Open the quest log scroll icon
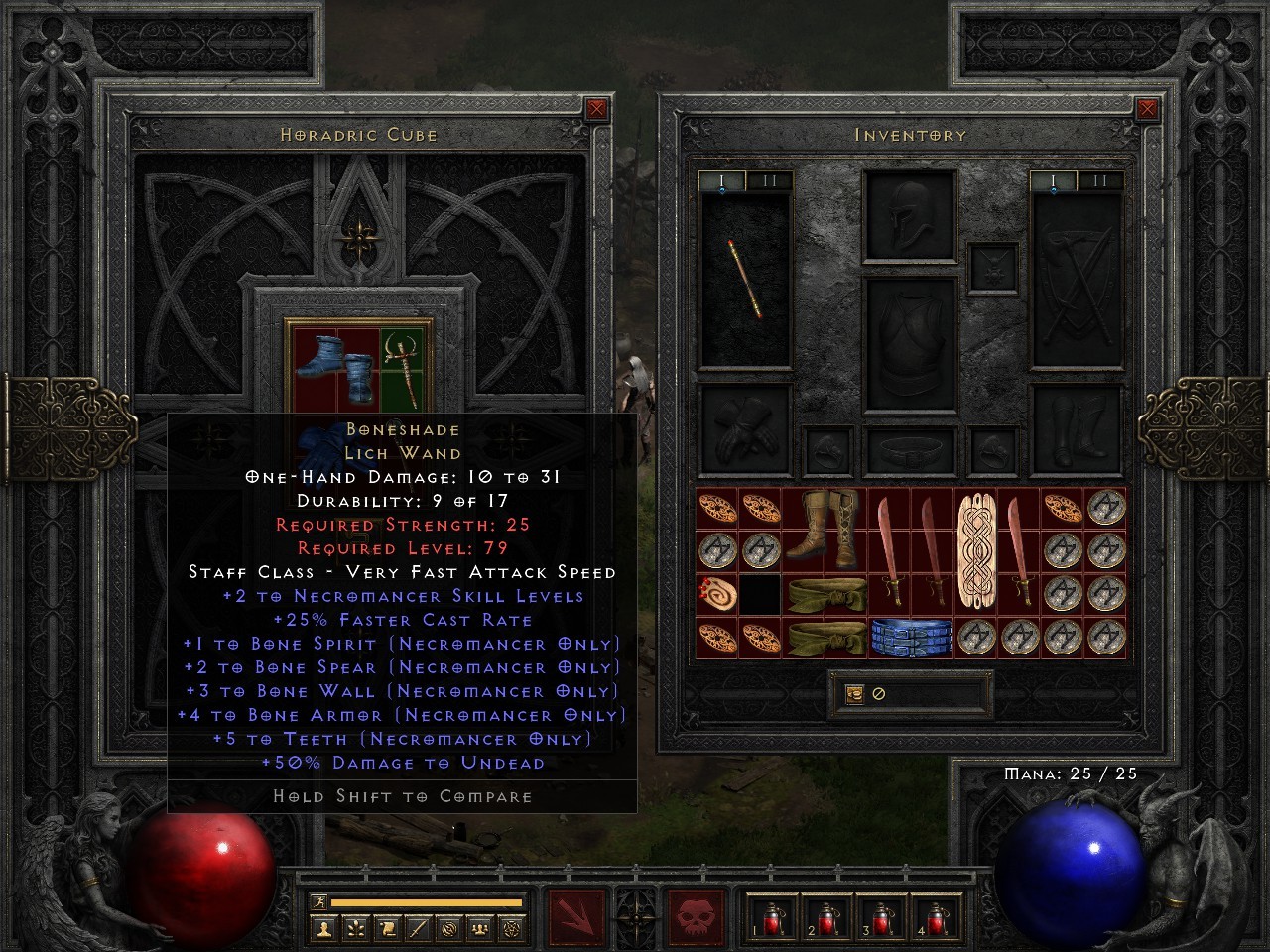 pos(387,929)
